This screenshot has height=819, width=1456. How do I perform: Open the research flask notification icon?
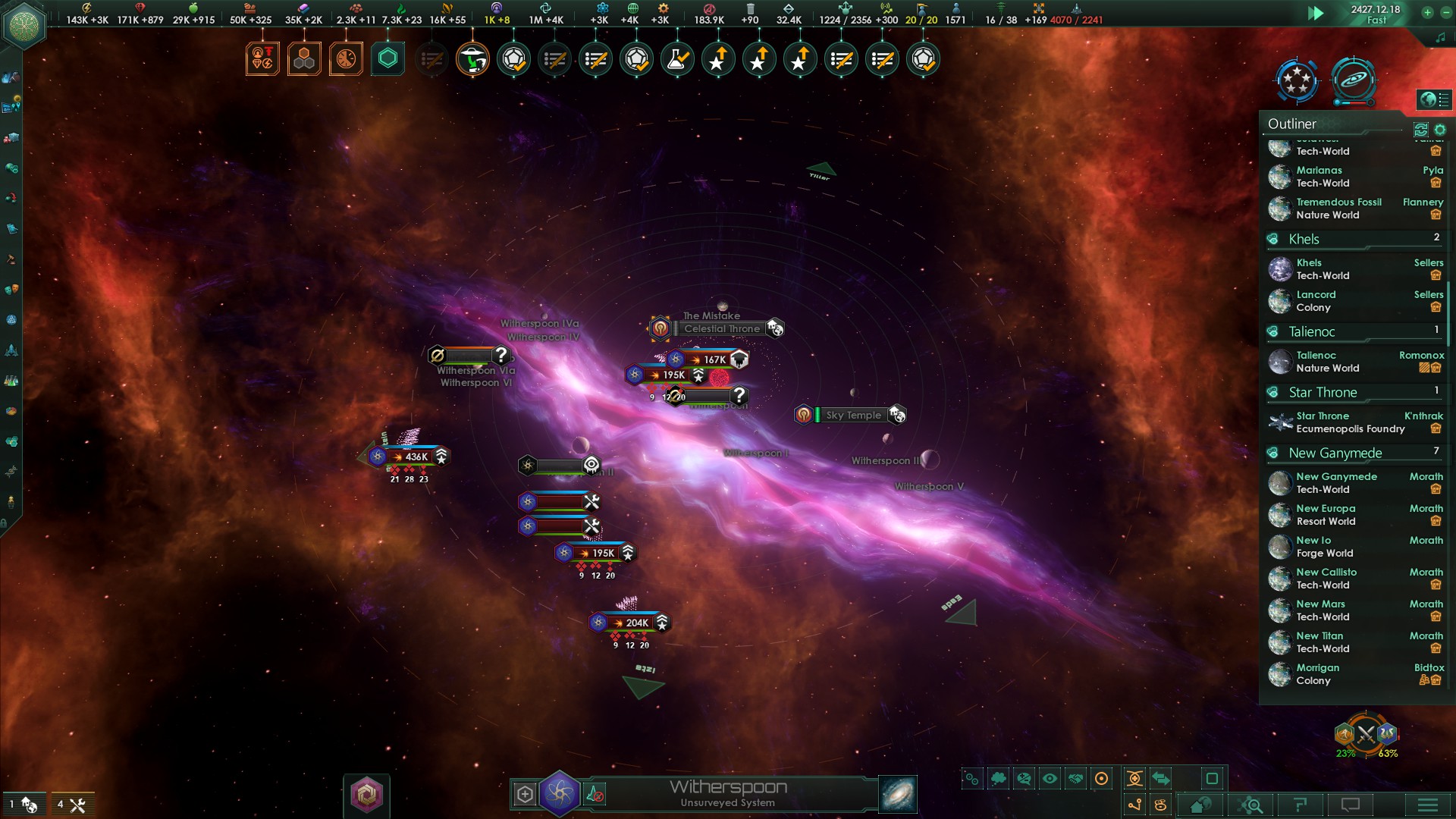click(676, 58)
